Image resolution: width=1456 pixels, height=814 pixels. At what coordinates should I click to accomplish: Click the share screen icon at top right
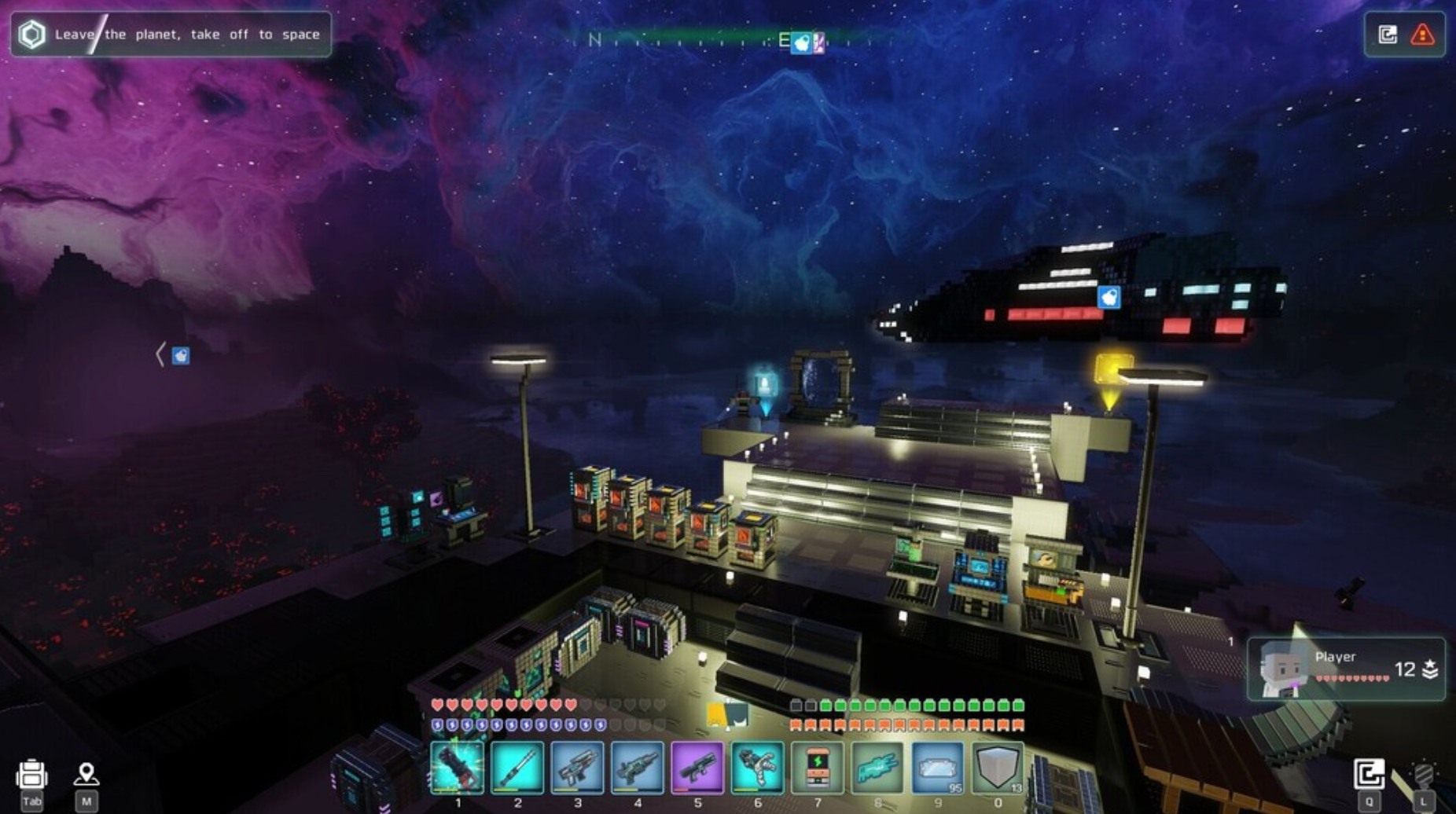click(x=1388, y=33)
